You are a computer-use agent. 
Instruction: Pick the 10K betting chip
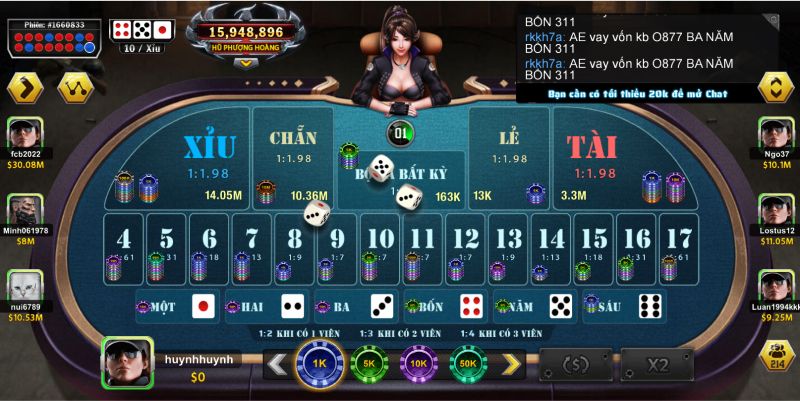tap(419, 362)
